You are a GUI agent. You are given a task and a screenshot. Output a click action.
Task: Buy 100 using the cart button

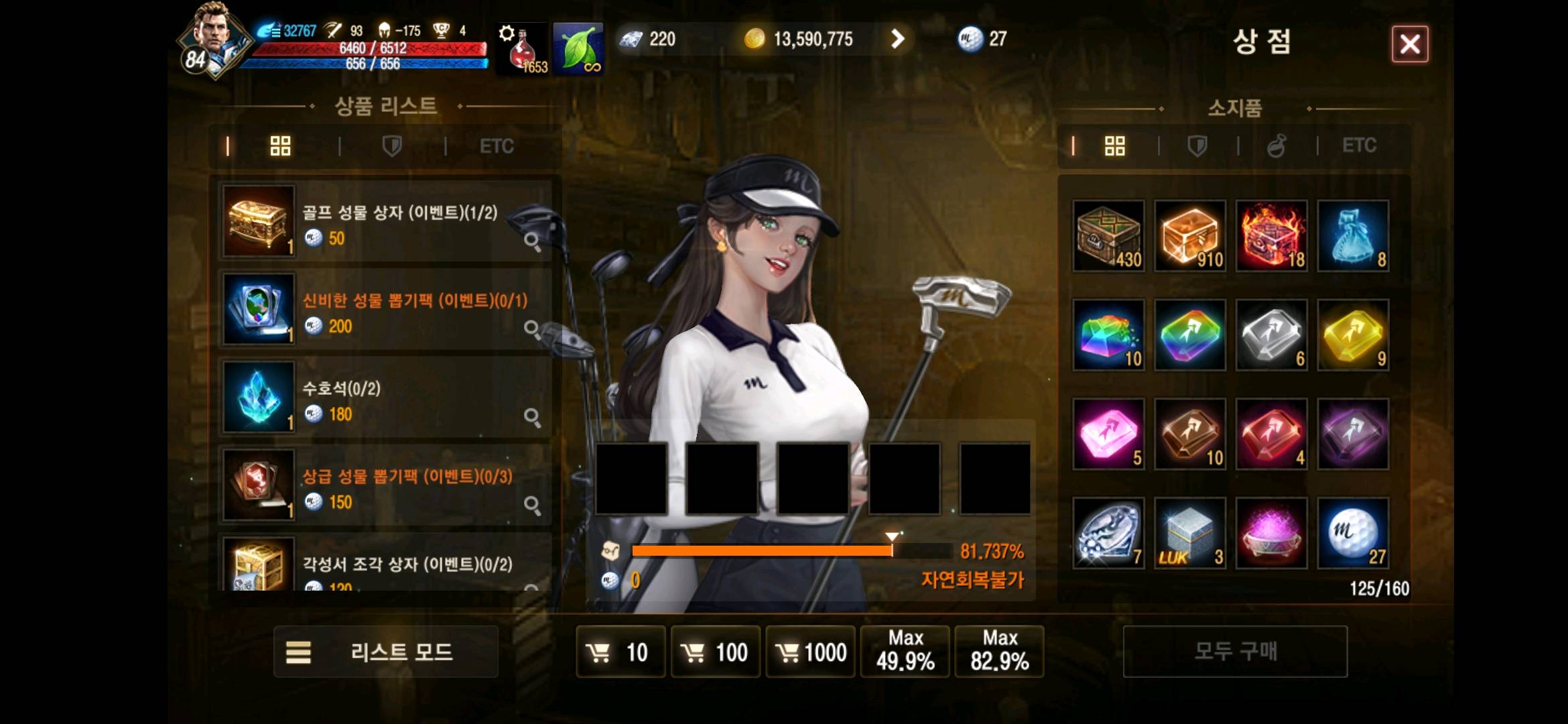[x=715, y=652]
